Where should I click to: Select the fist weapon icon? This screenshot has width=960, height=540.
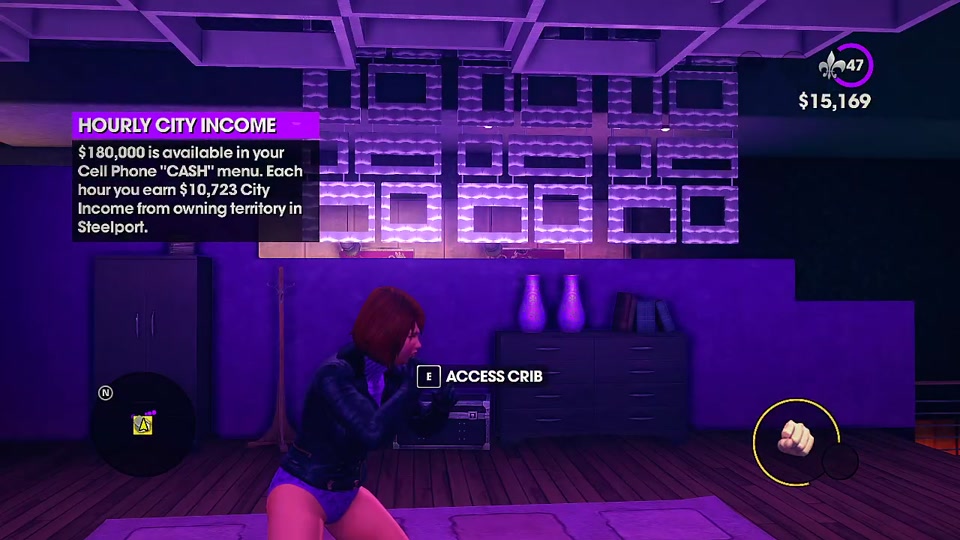[797, 439]
